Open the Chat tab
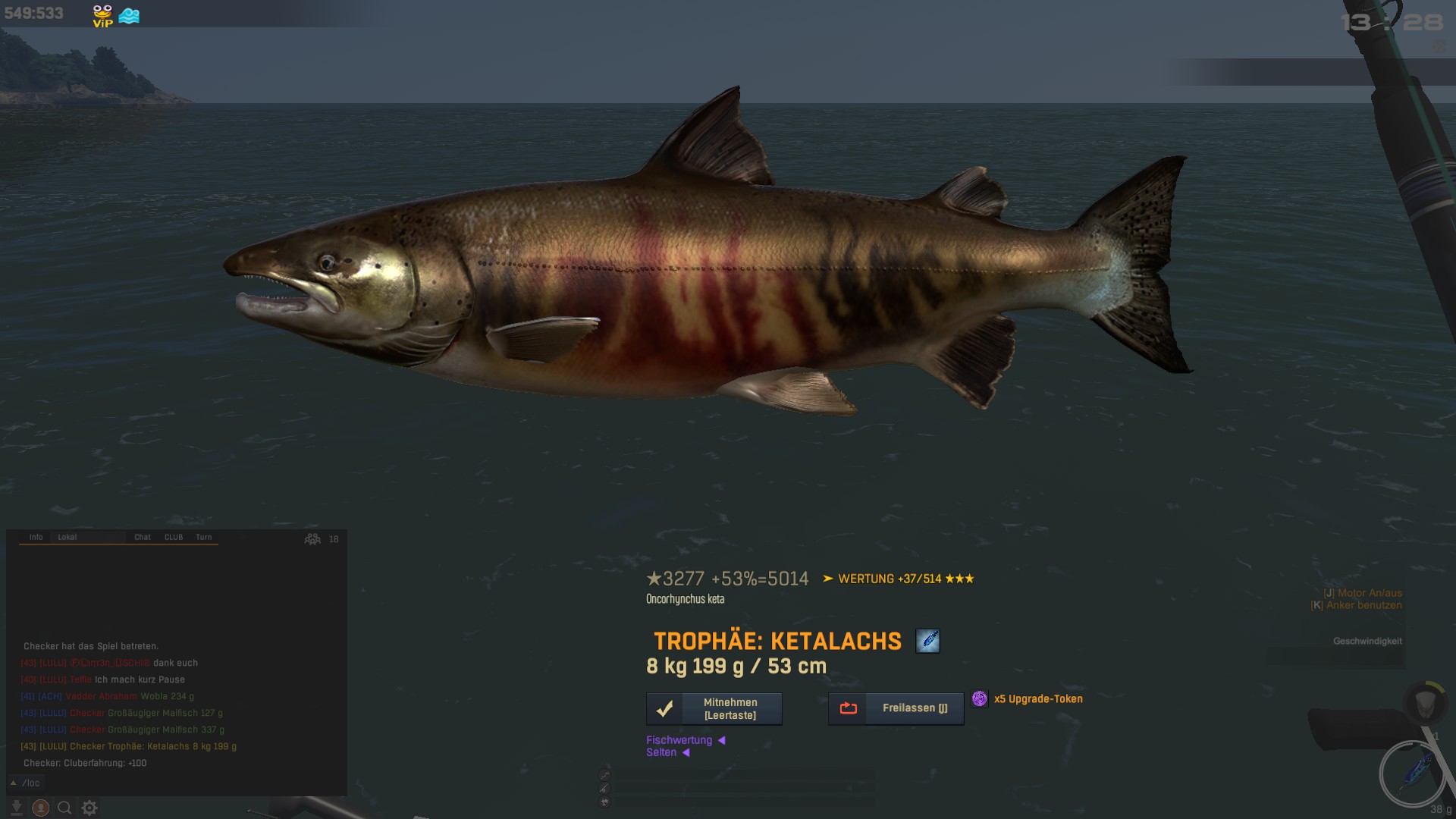 [x=143, y=537]
